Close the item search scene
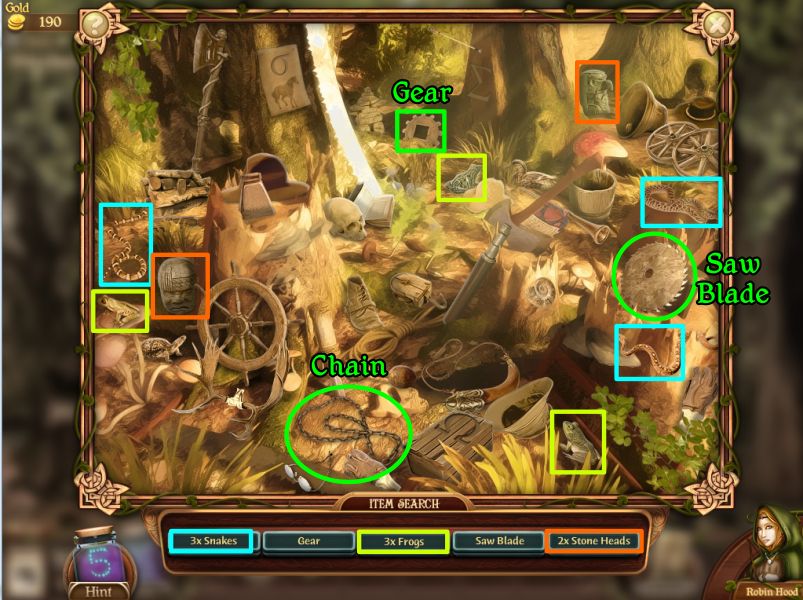The width and height of the screenshot is (803, 600). 716,24
